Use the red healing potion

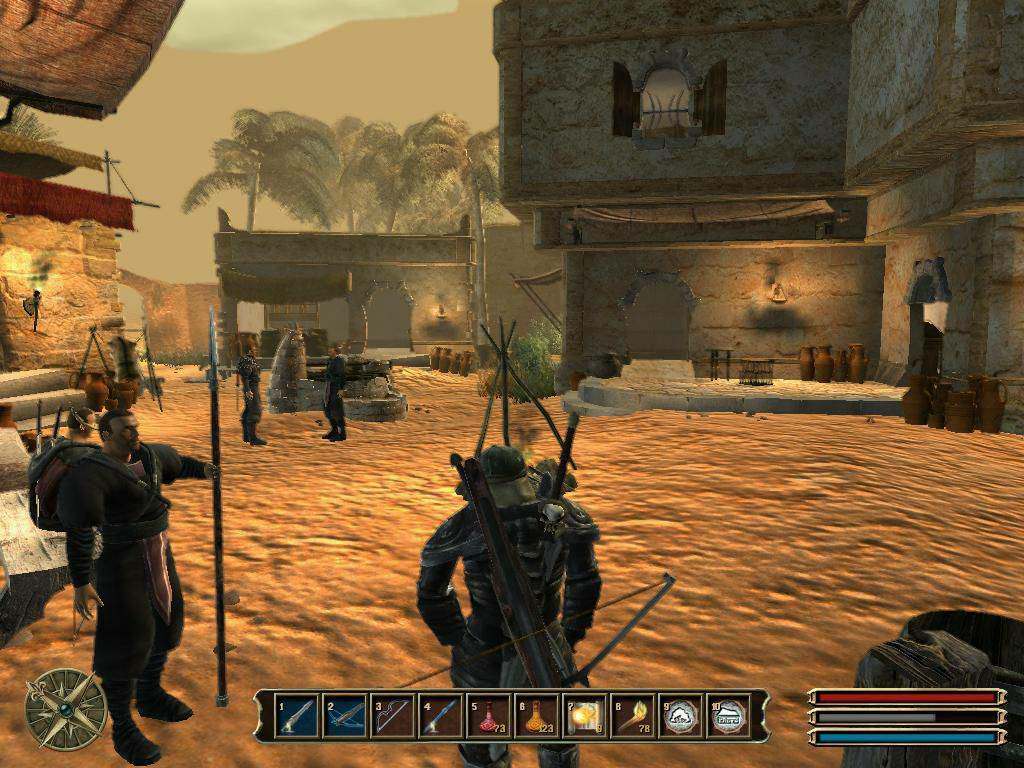(489, 716)
